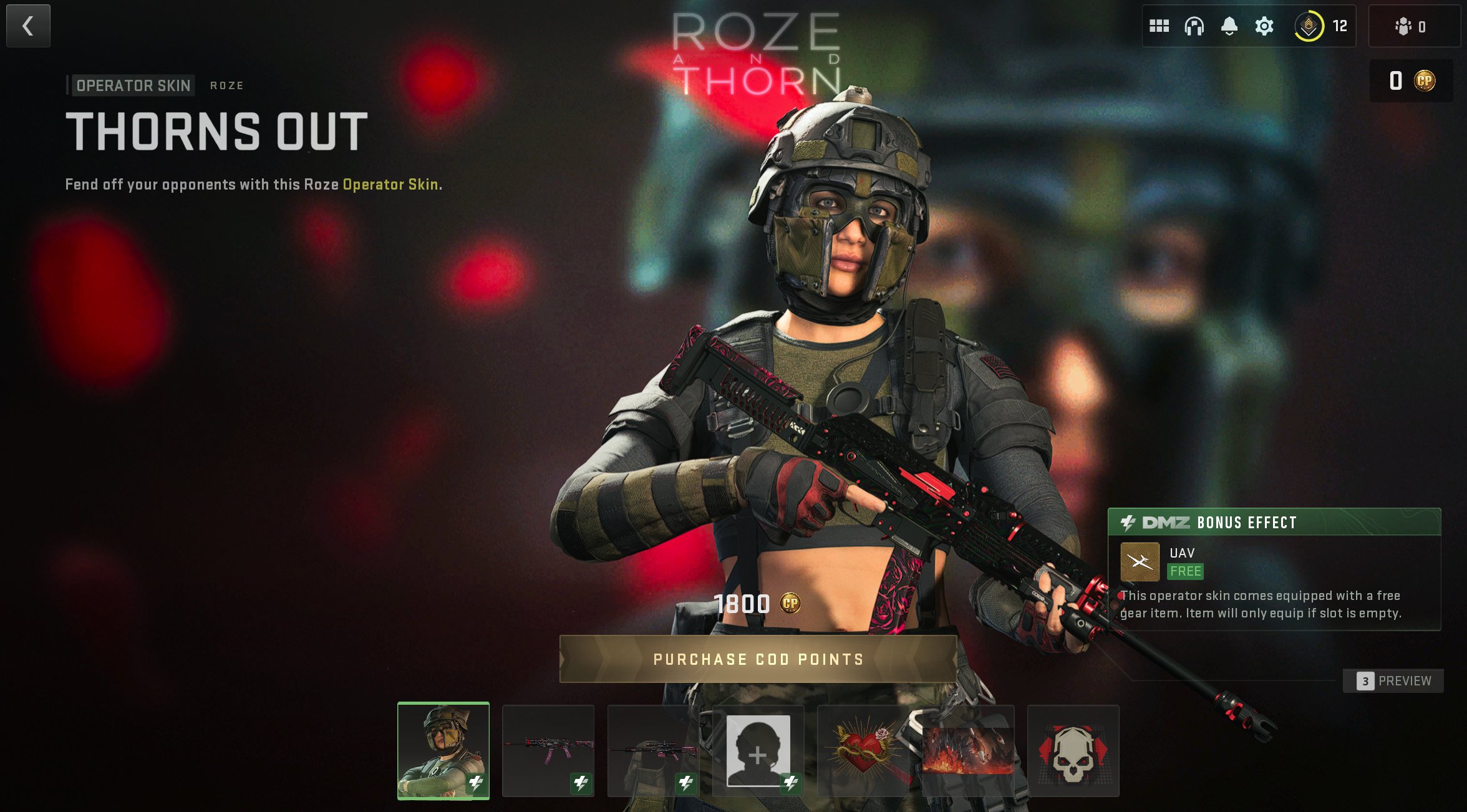
Task: Select the Thorns Out operator skin thumbnail
Action: pyautogui.click(x=444, y=750)
